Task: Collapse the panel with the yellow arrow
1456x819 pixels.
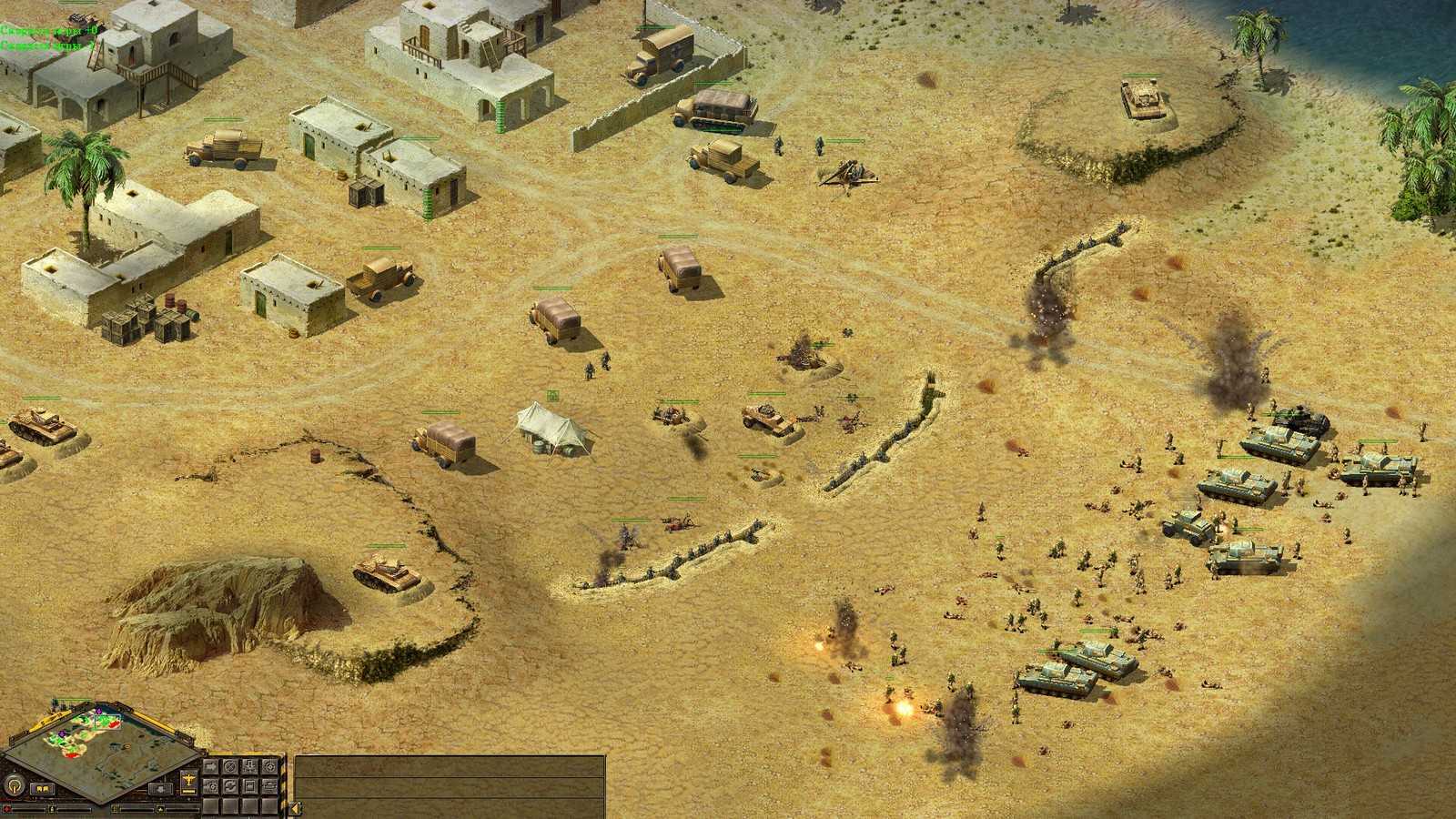Action: click(x=295, y=808)
